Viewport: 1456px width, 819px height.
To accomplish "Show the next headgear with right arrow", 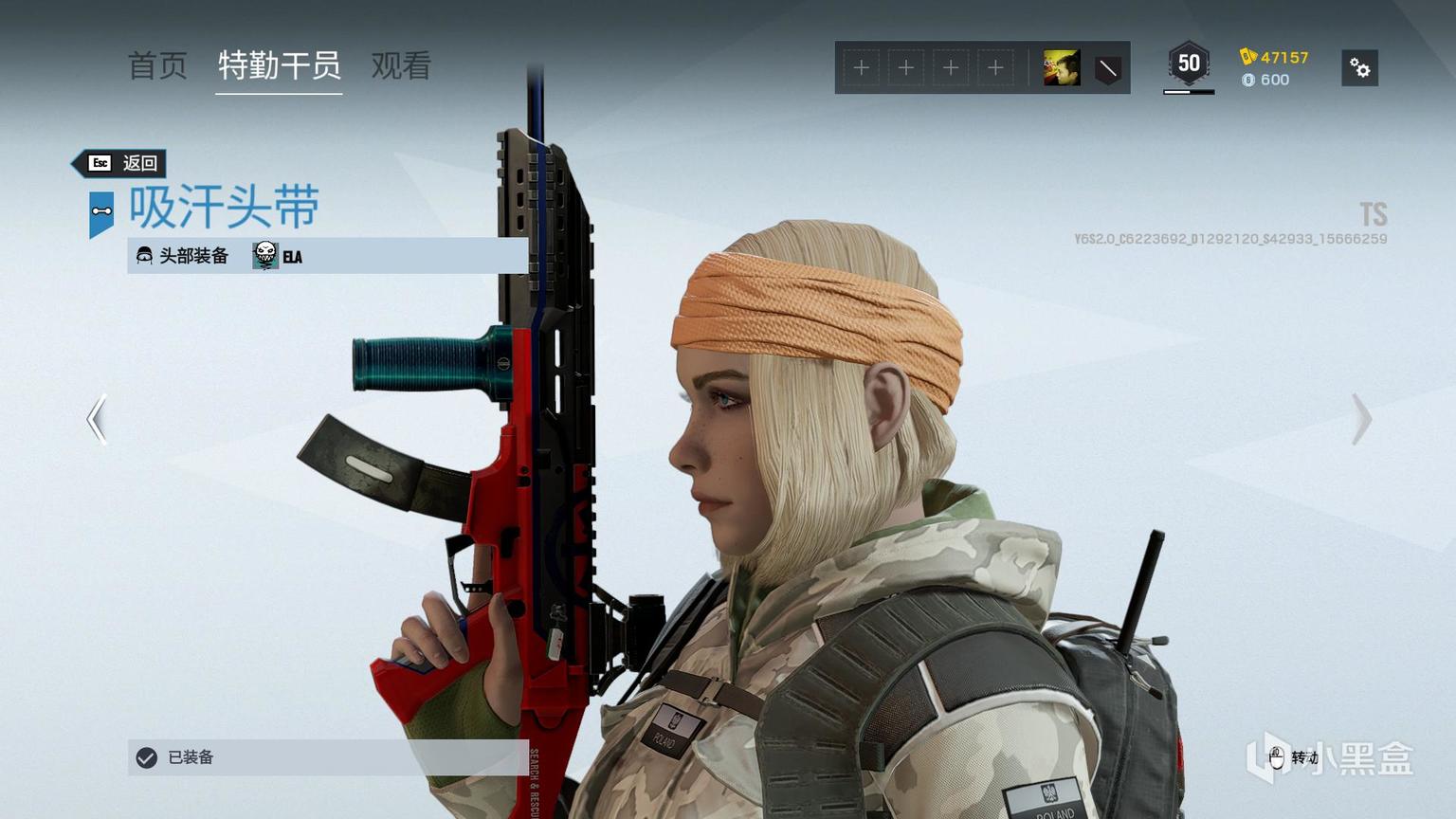I will click(x=1361, y=419).
